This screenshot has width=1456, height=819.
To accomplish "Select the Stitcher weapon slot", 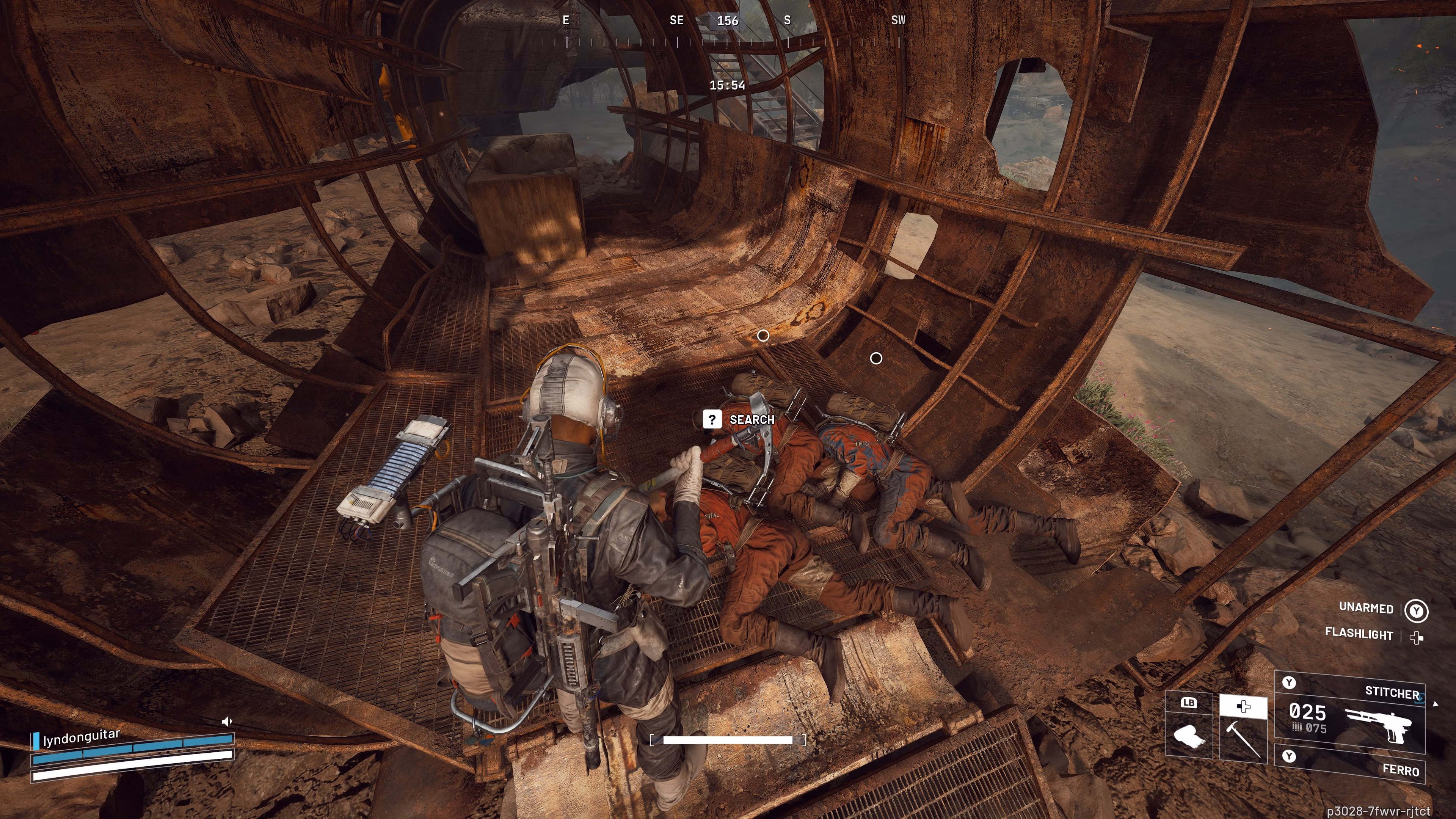I will point(1350,714).
